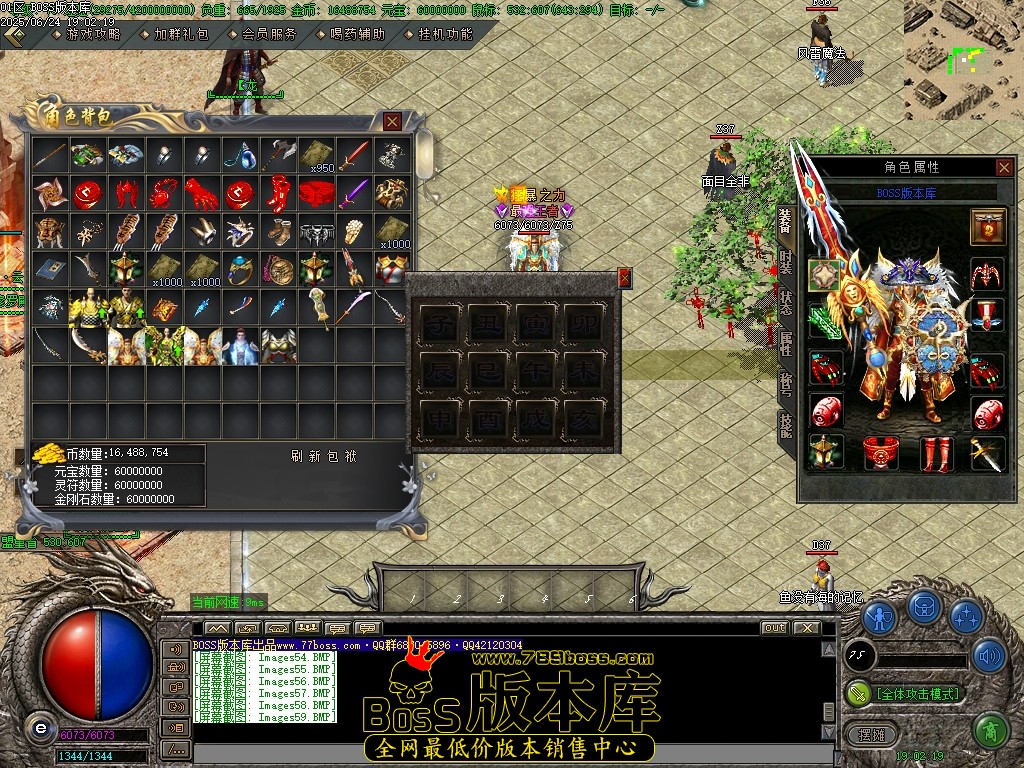Select the 子 zodiac slot
Screen dimensions: 1024x768
(x=439, y=324)
